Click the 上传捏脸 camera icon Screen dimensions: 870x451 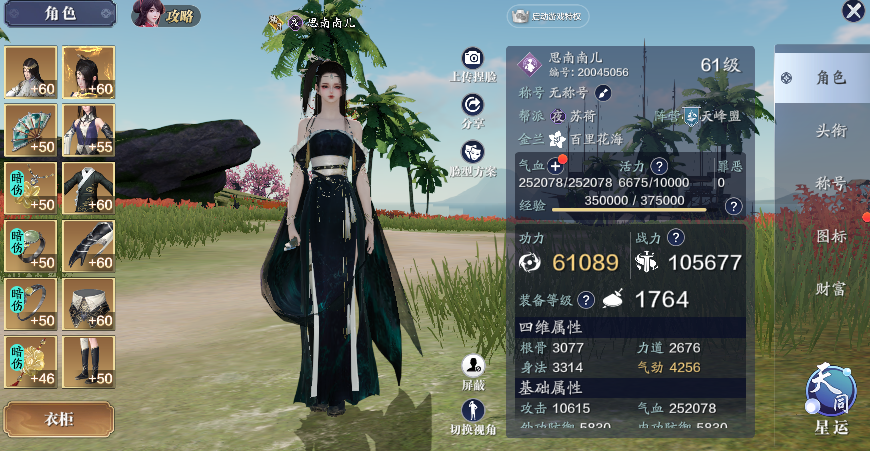pyautogui.click(x=473, y=58)
